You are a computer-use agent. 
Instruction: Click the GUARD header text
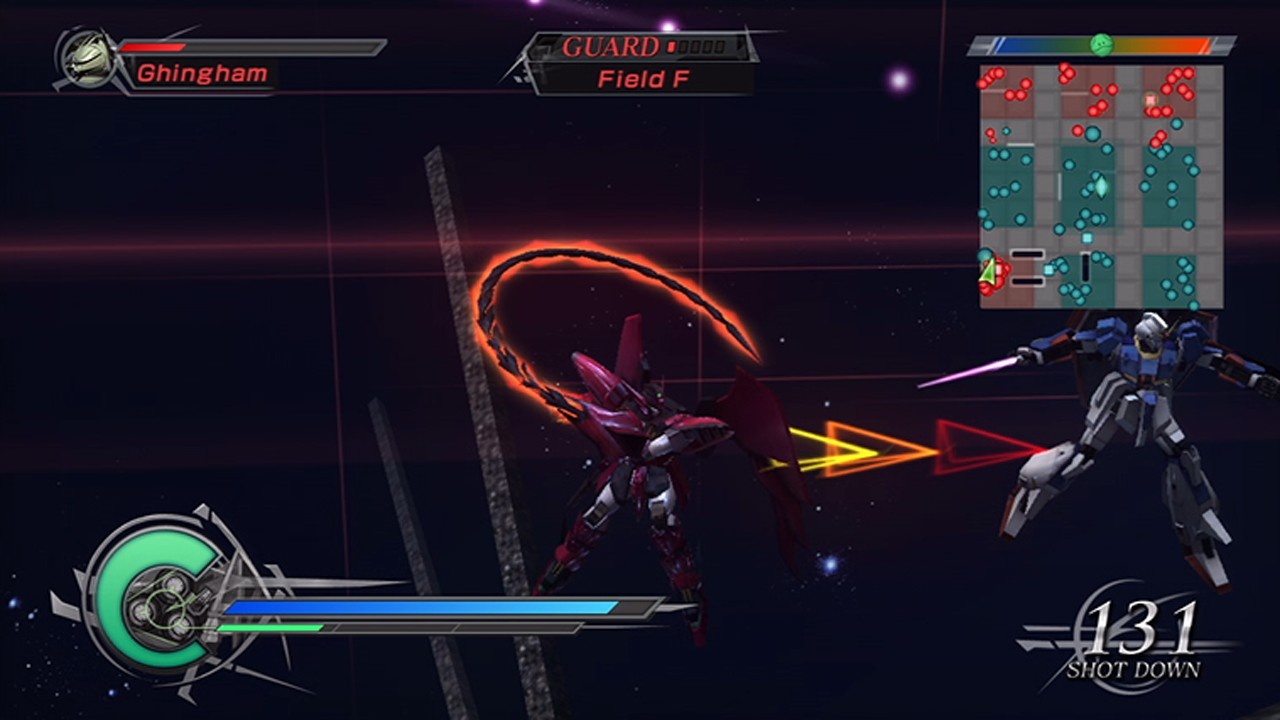coord(611,45)
